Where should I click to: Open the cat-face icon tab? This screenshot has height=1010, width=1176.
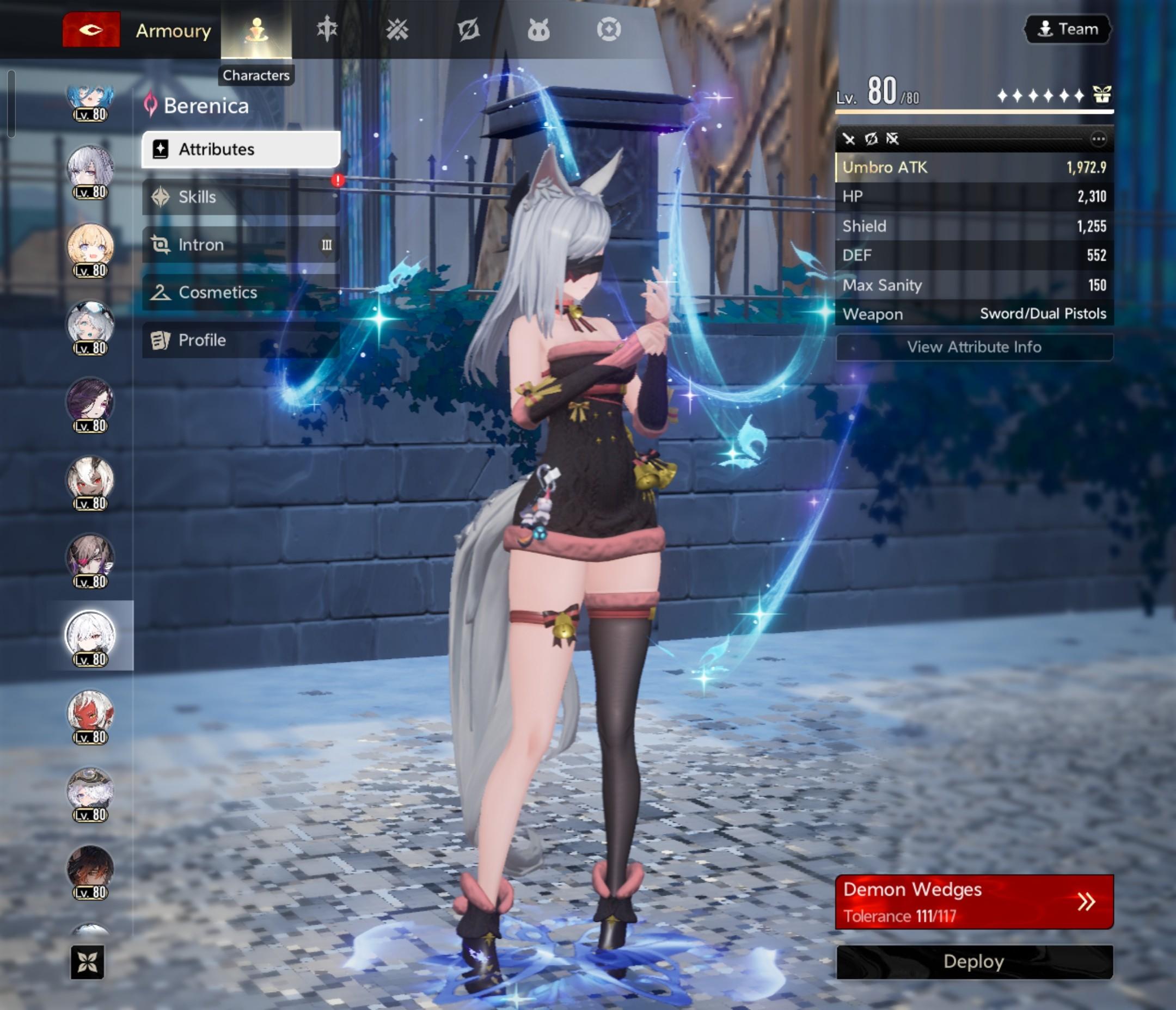(538, 29)
